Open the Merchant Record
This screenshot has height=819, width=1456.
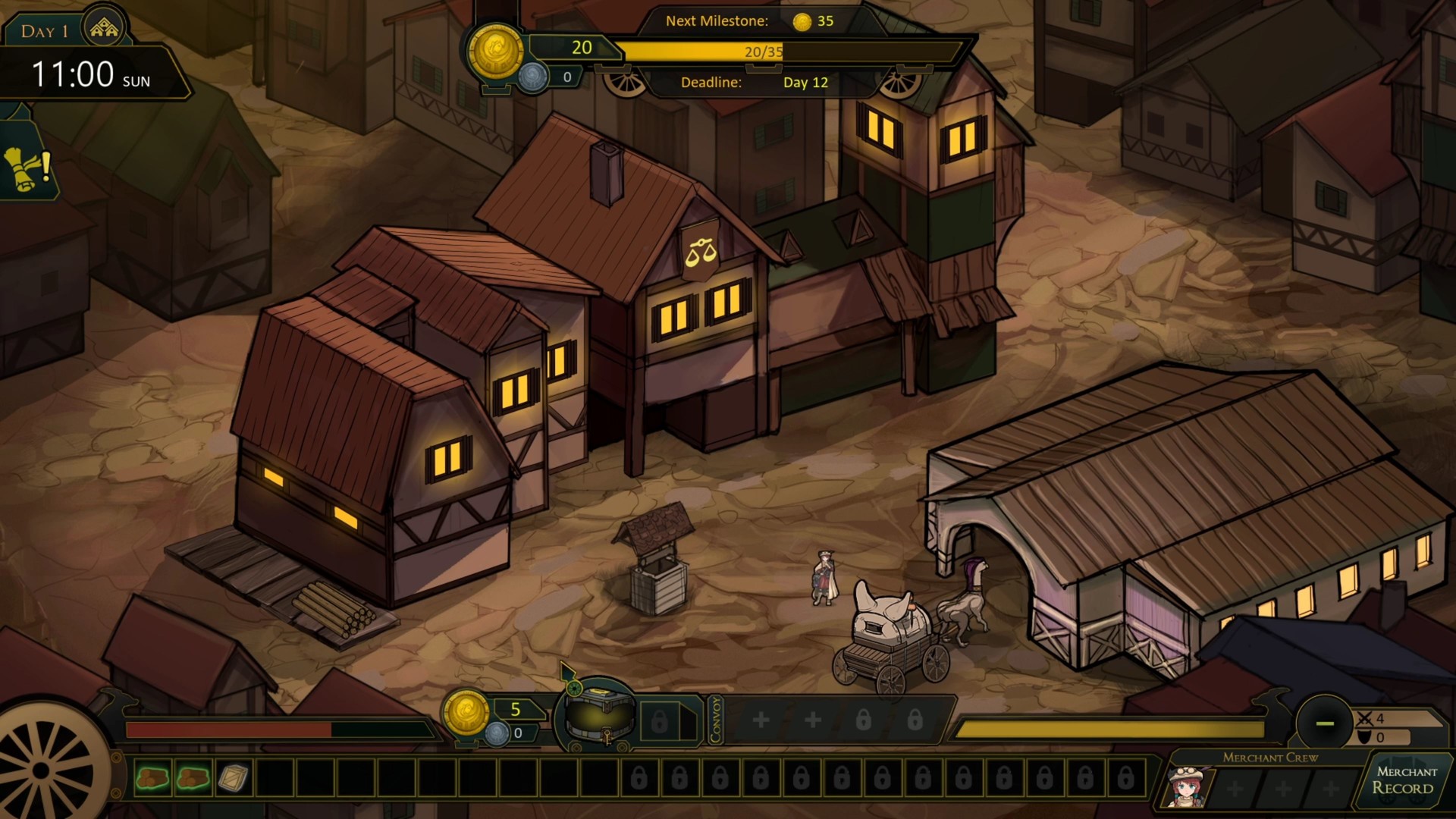(1404, 781)
